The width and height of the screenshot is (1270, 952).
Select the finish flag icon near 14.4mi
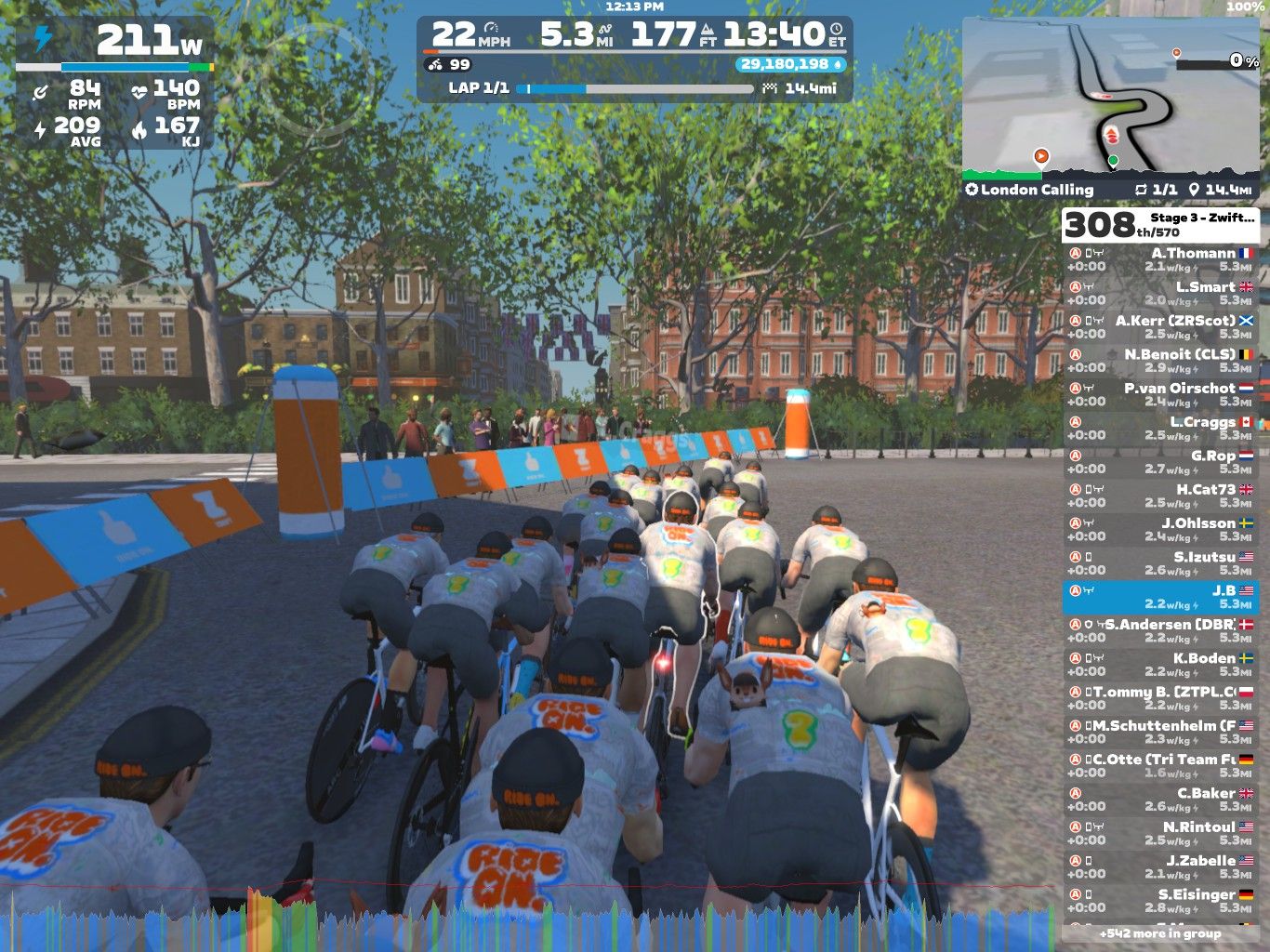pyautogui.click(x=768, y=89)
